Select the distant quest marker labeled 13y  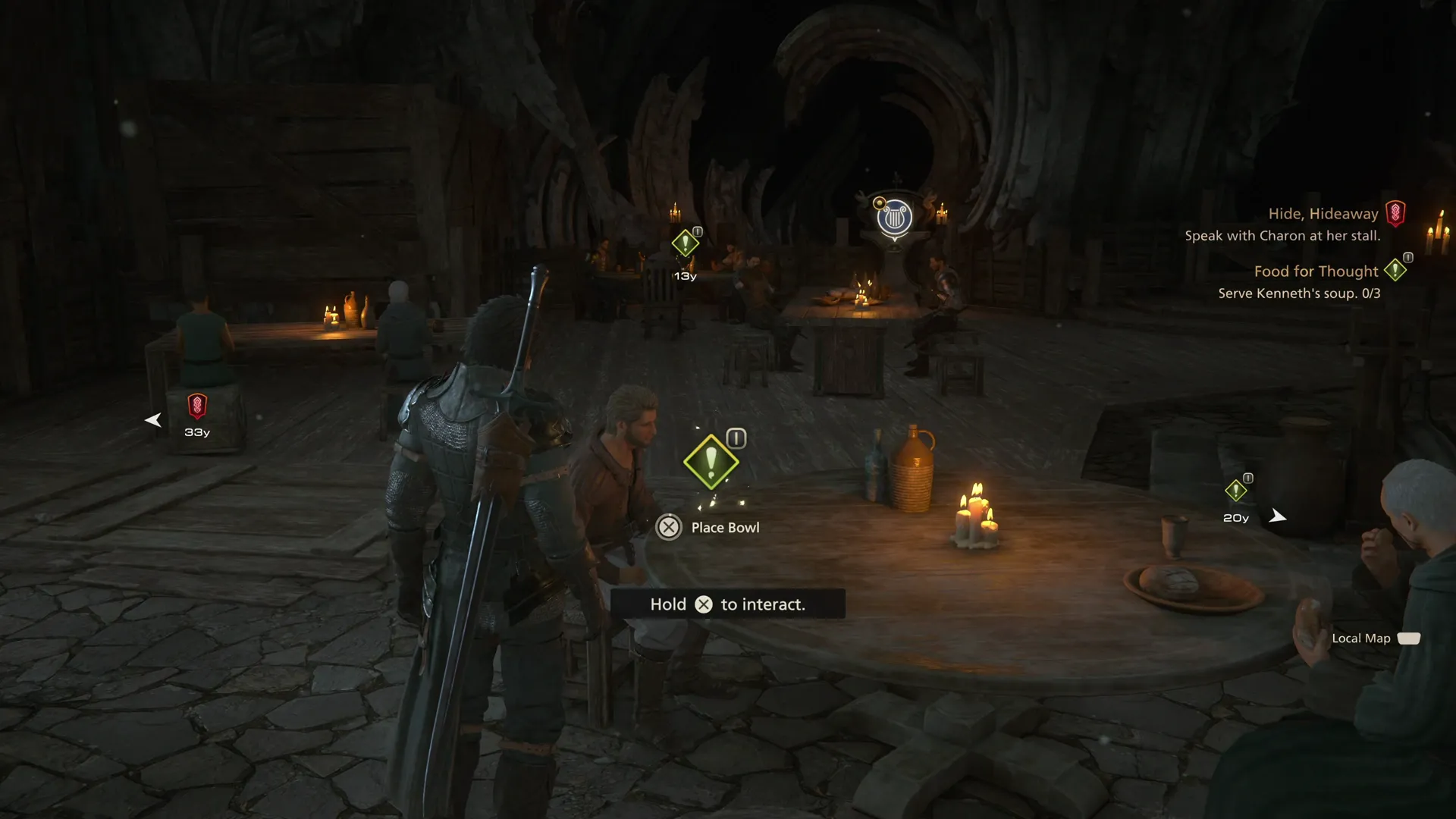click(x=683, y=245)
